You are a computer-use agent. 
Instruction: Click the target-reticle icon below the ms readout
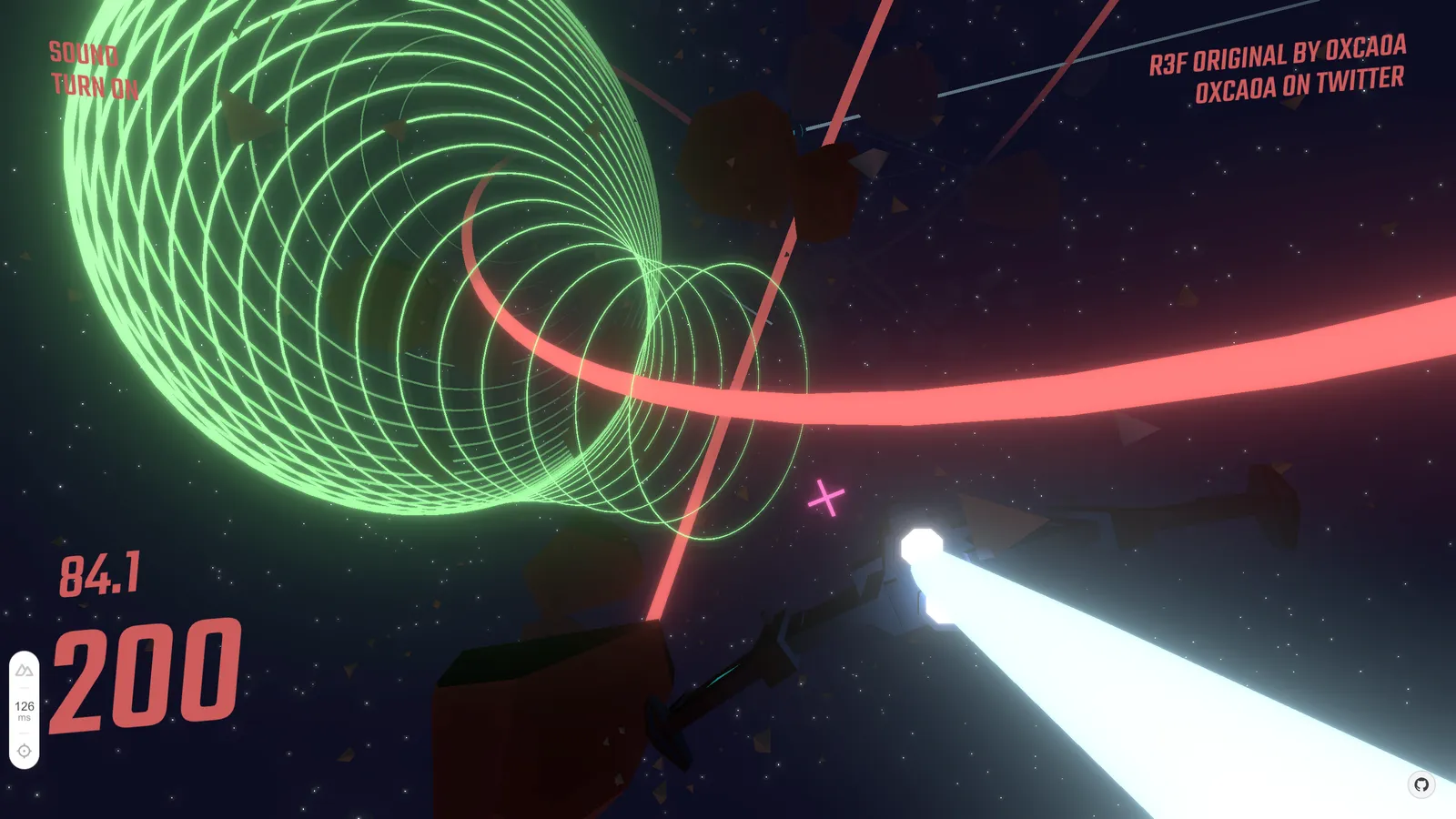point(25,749)
